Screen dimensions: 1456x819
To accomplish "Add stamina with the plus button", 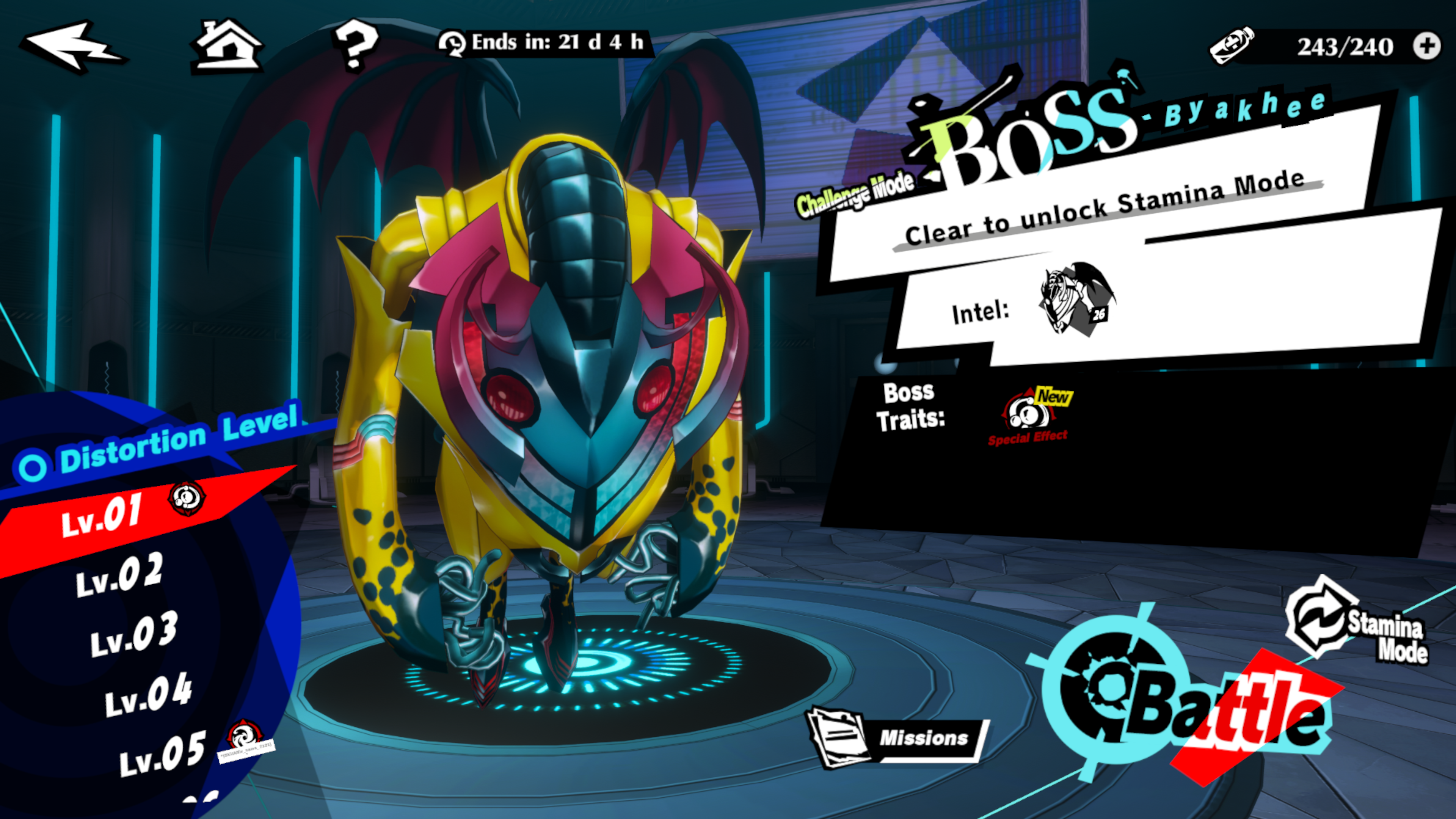I will click(1426, 46).
